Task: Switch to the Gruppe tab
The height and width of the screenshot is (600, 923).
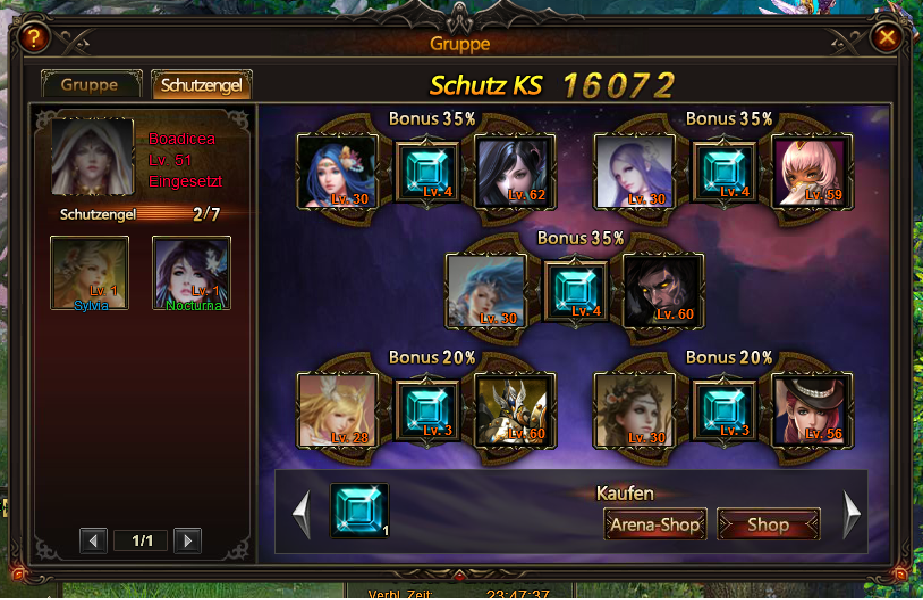Action: 89,85
